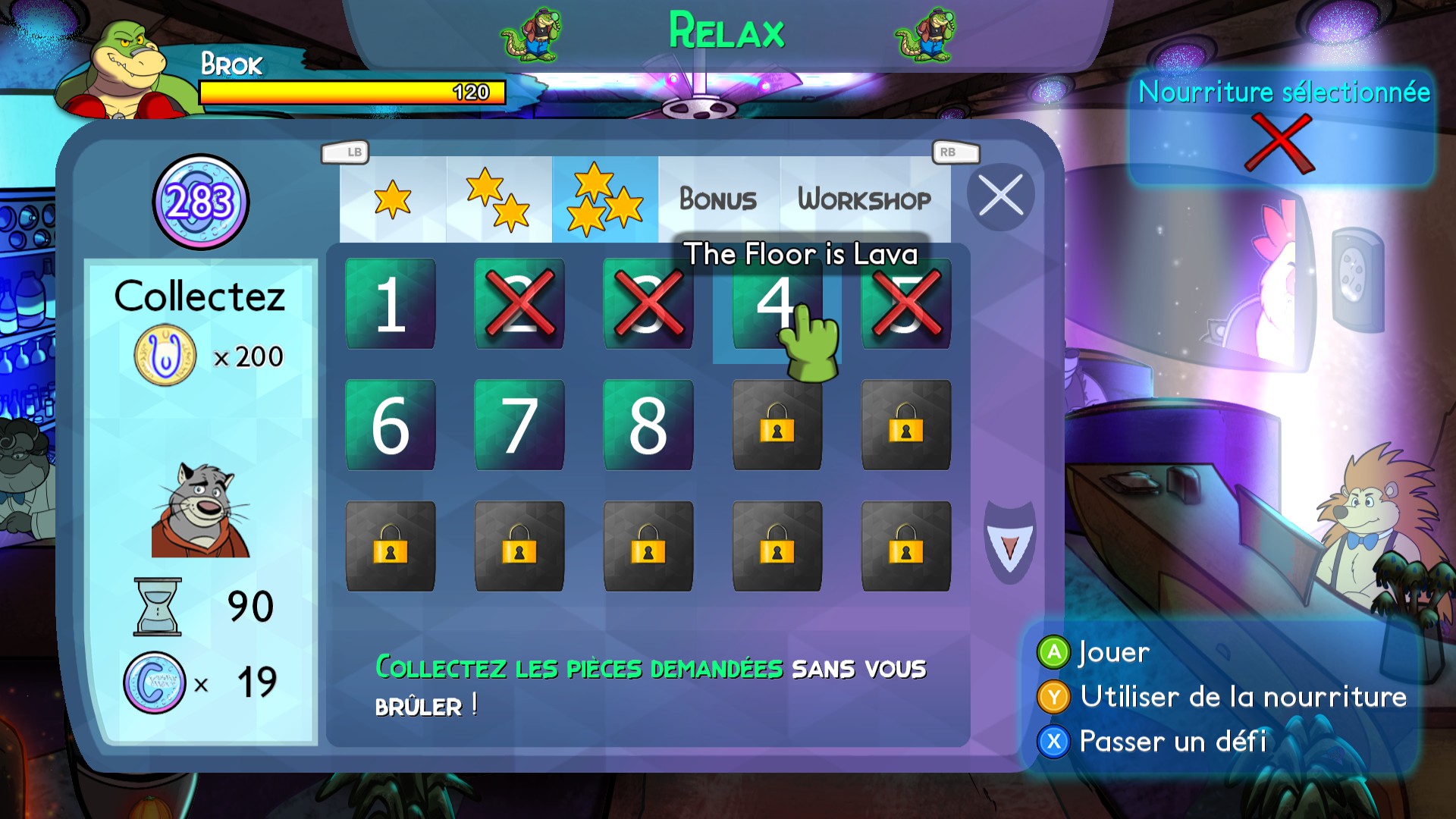Open the Workshop tab
Image resolution: width=1456 pixels, height=819 pixels.
[864, 199]
